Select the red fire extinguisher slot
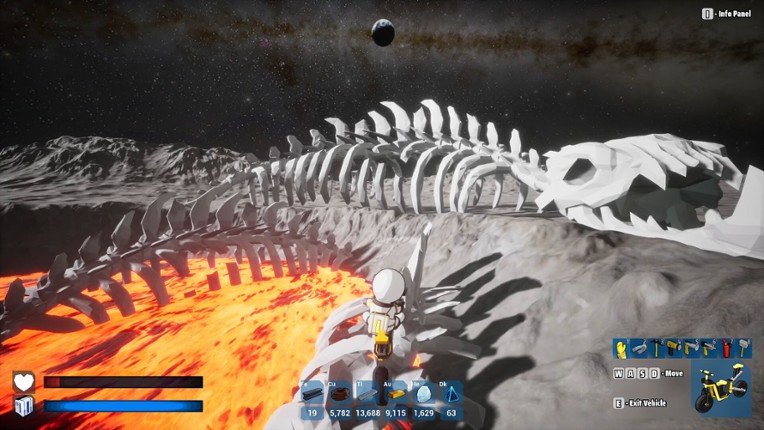 tap(725, 348)
